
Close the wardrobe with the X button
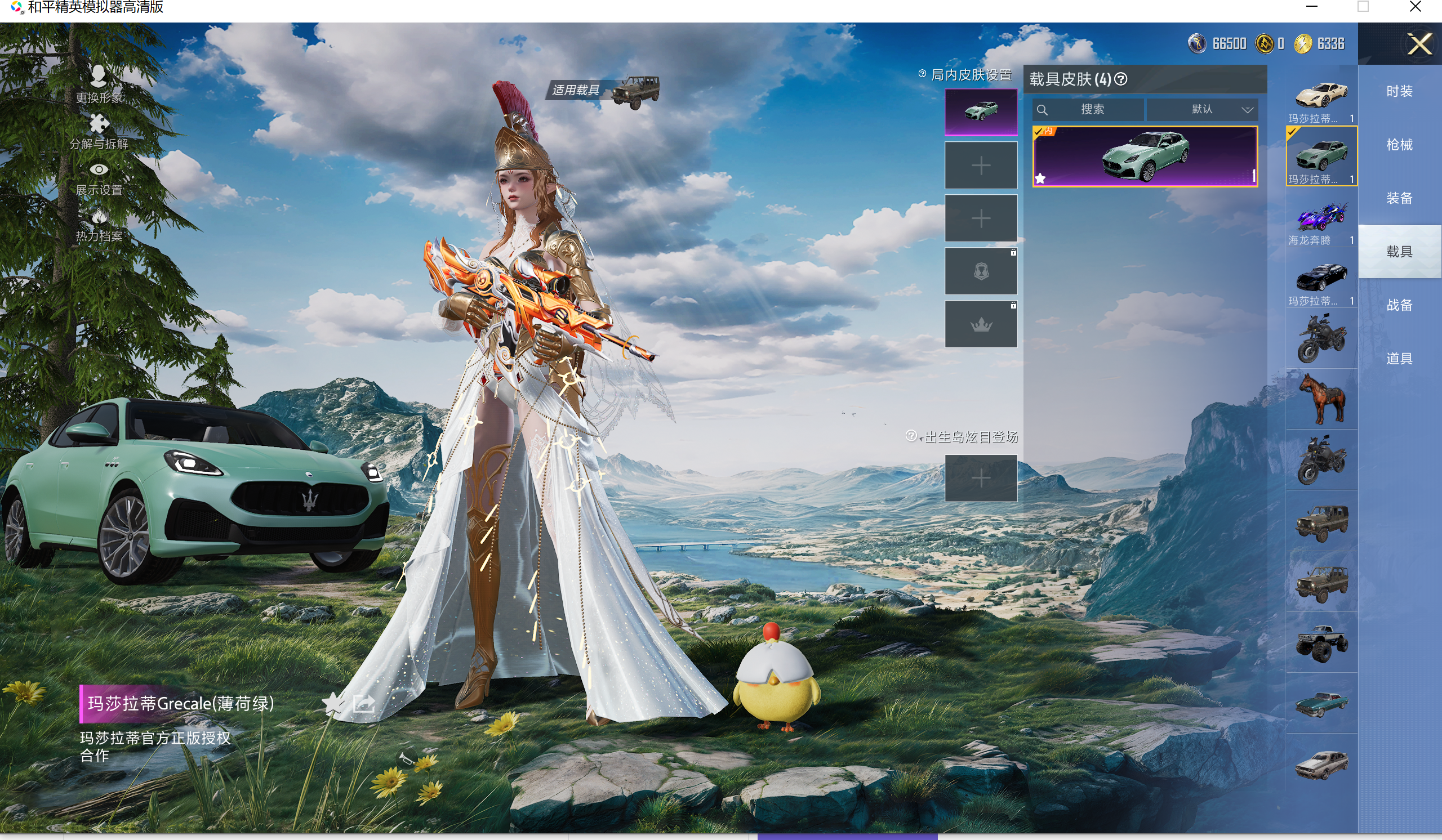[x=1419, y=44]
